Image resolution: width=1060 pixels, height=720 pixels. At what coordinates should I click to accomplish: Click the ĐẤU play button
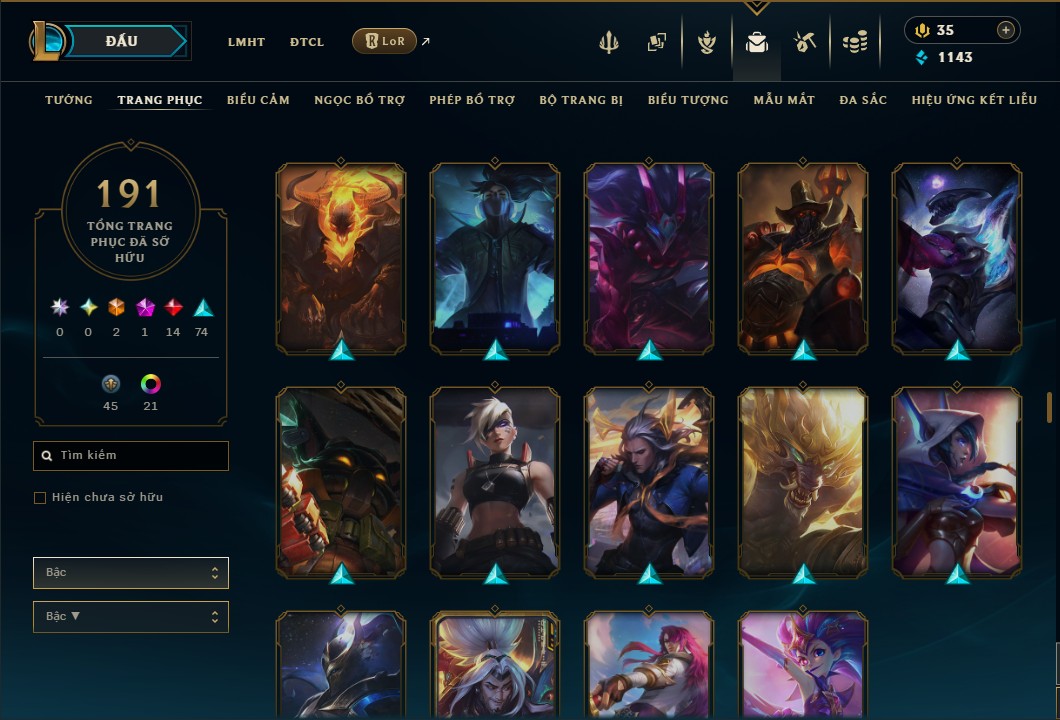tap(122, 41)
